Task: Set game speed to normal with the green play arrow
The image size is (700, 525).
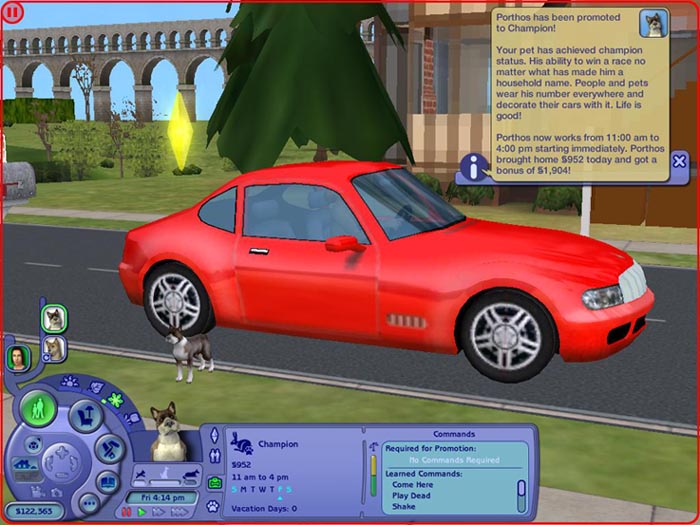Action: point(141,512)
